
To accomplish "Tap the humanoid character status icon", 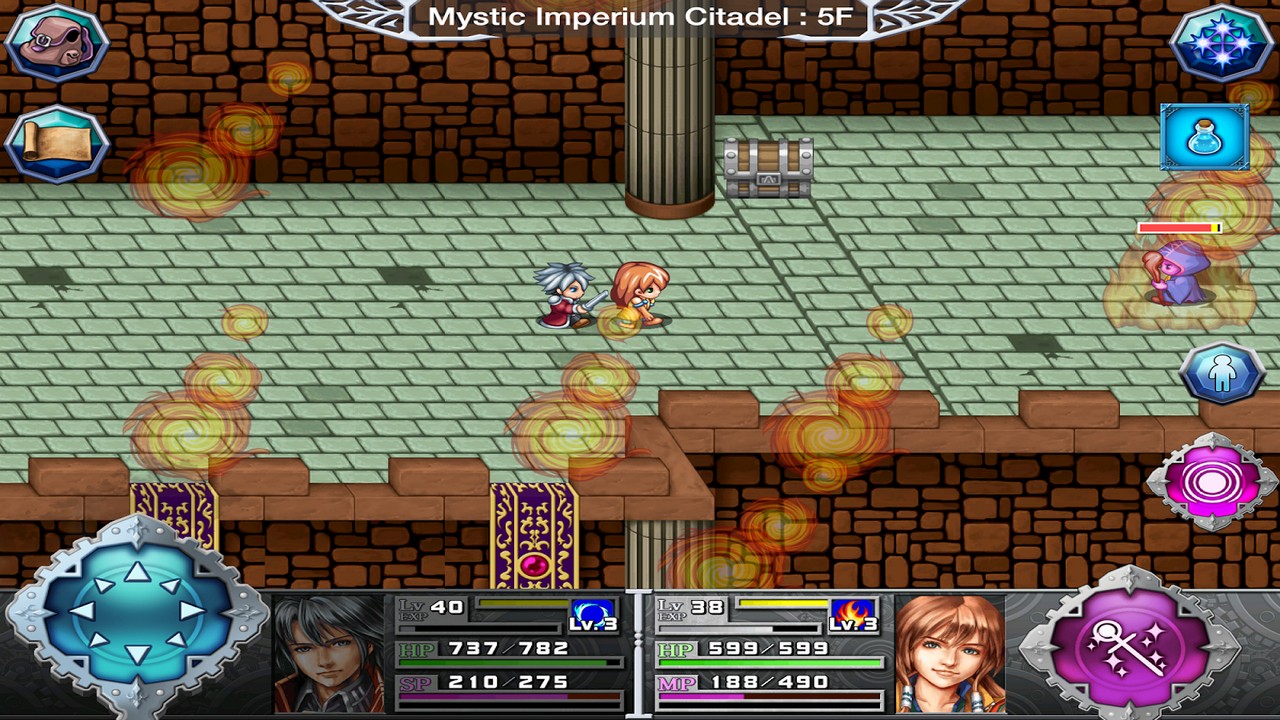I will click(x=1222, y=372).
